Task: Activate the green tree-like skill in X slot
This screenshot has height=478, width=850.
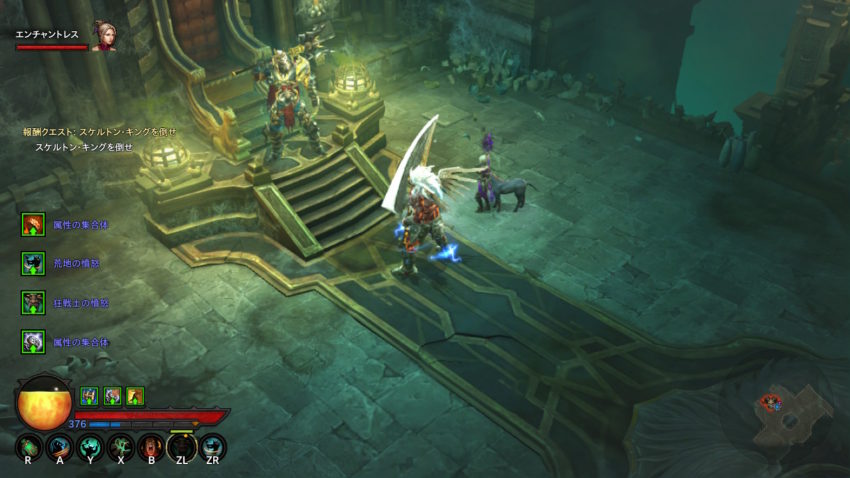Action: click(x=121, y=446)
